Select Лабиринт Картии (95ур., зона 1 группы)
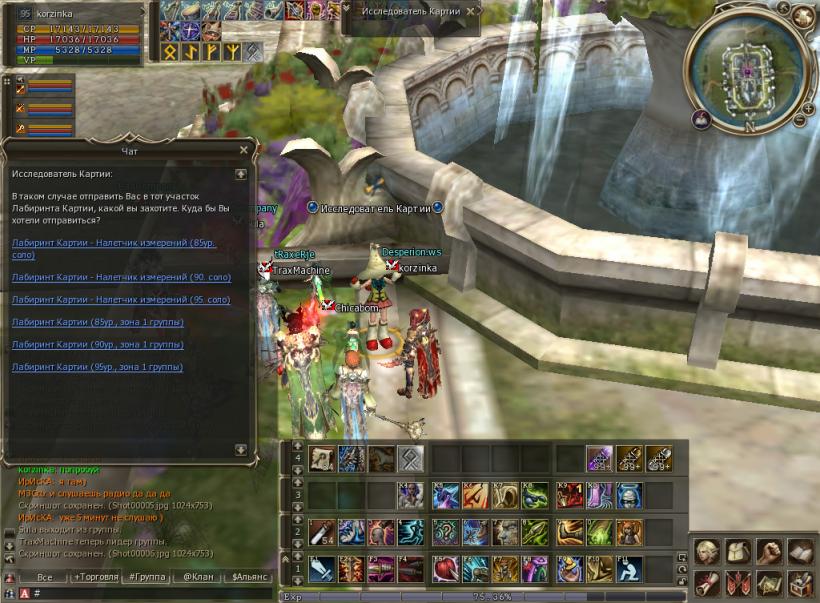Viewport: 820px width, 603px height. coord(97,367)
